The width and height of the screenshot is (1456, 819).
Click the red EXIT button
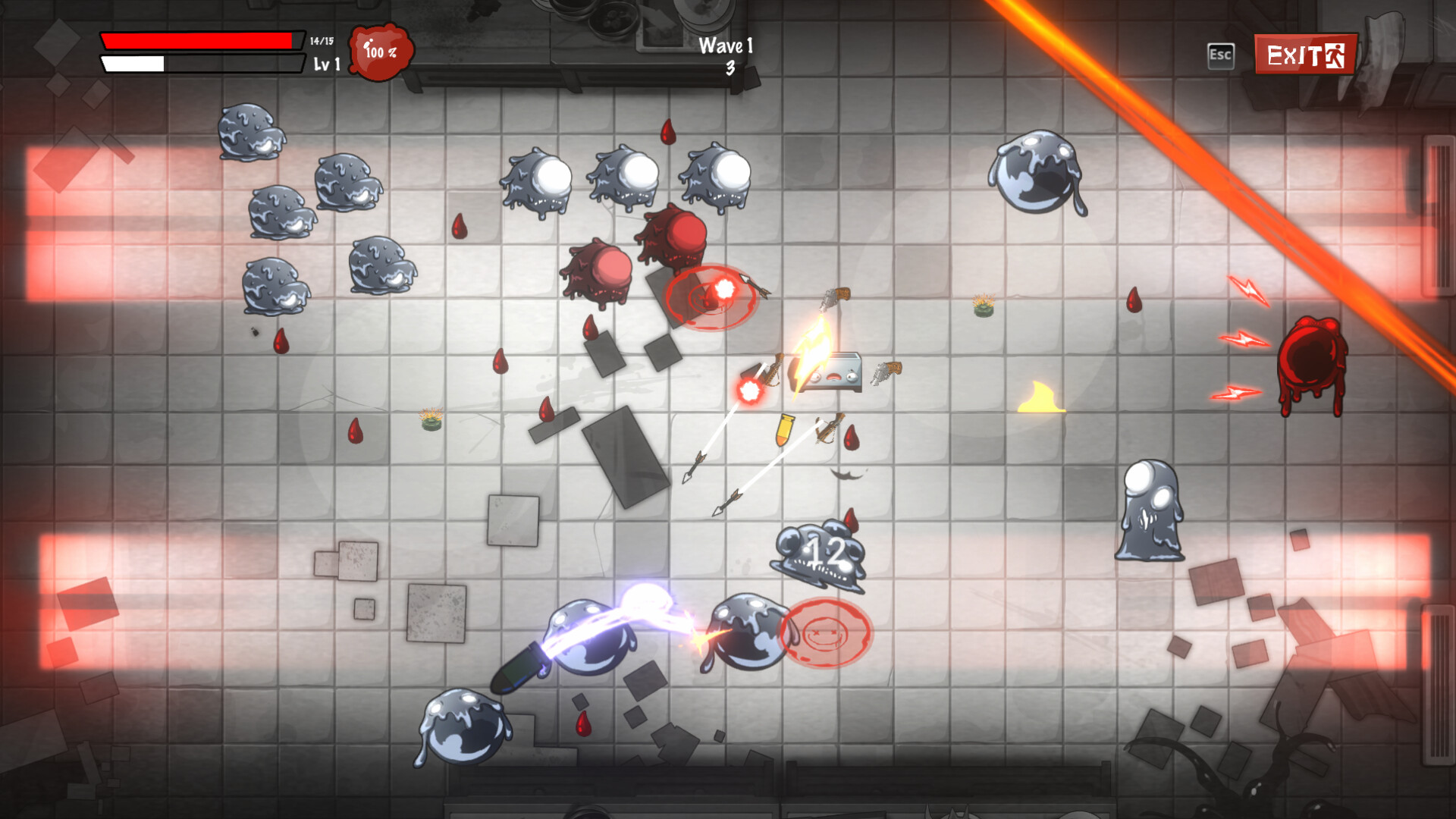tap(1305, 55)
